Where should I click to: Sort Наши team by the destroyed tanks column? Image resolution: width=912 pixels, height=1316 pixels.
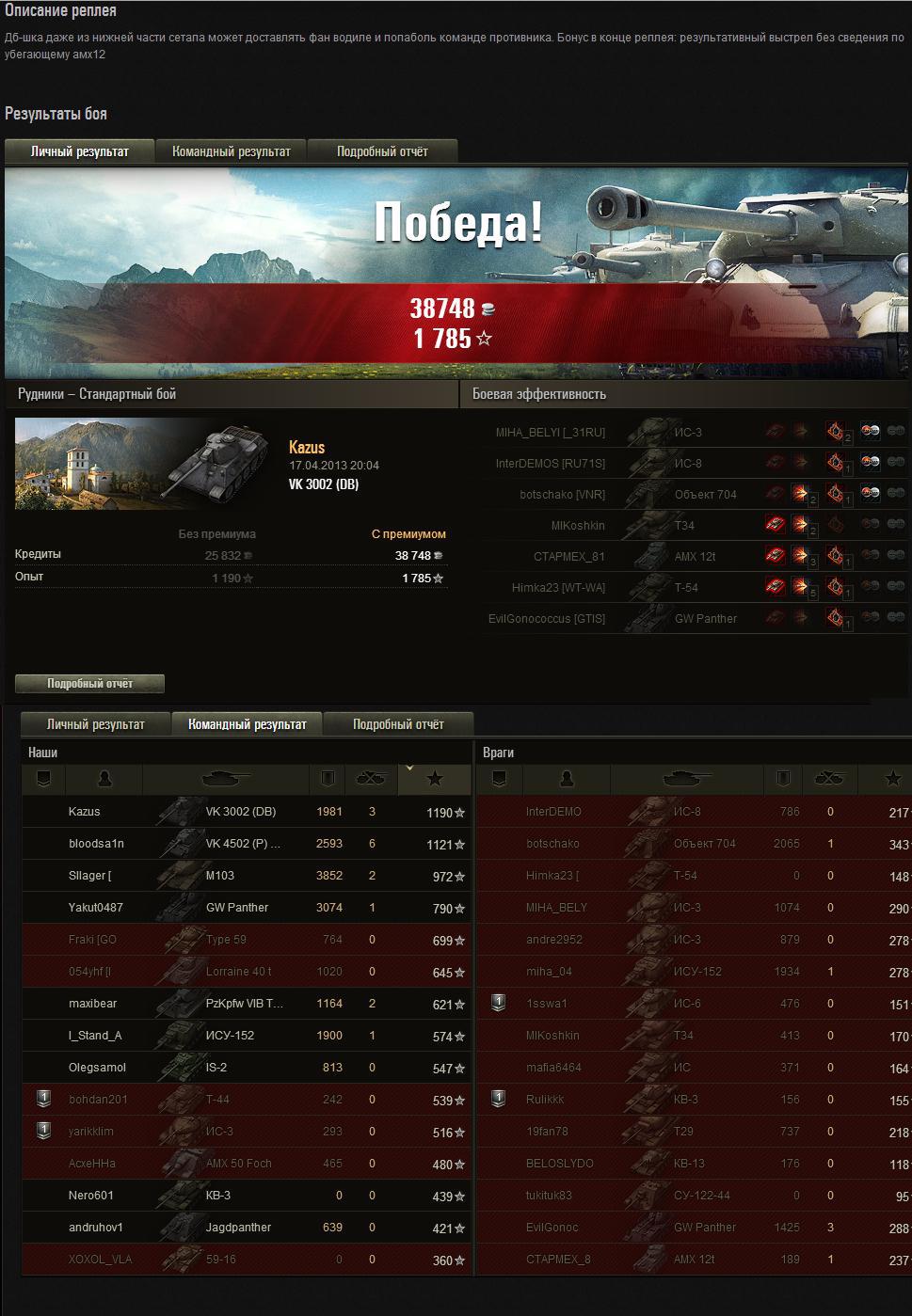coord(371,779)
